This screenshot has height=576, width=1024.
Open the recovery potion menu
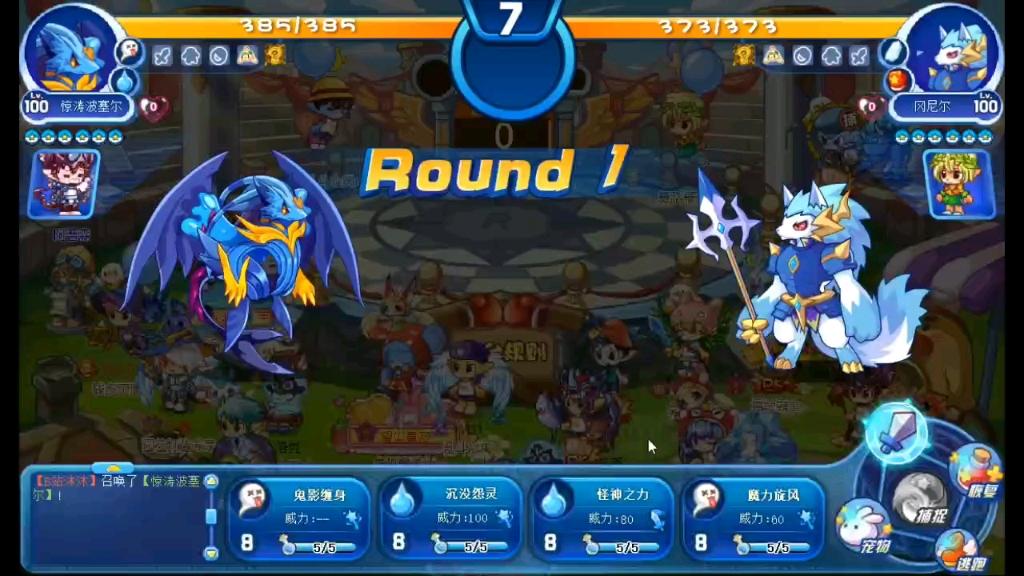[x=974, y=466]
